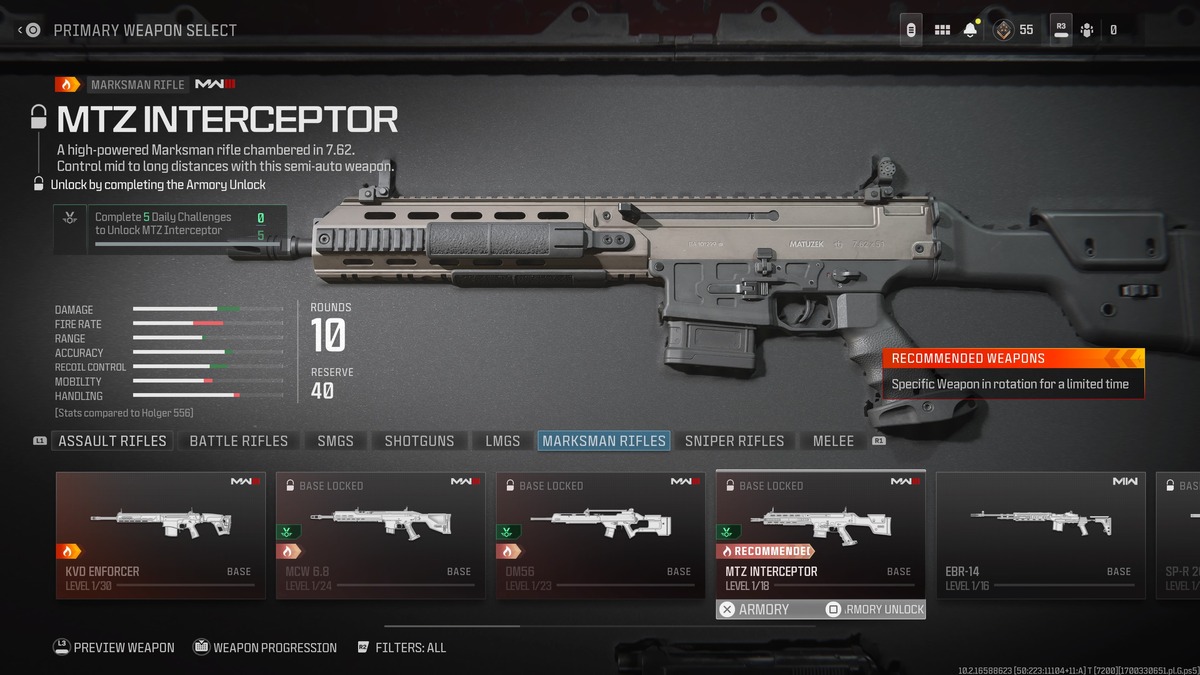The height and width of the screenshot is (675, 1200).
Task: Click the Preview Weapon option
Action: 113,648
